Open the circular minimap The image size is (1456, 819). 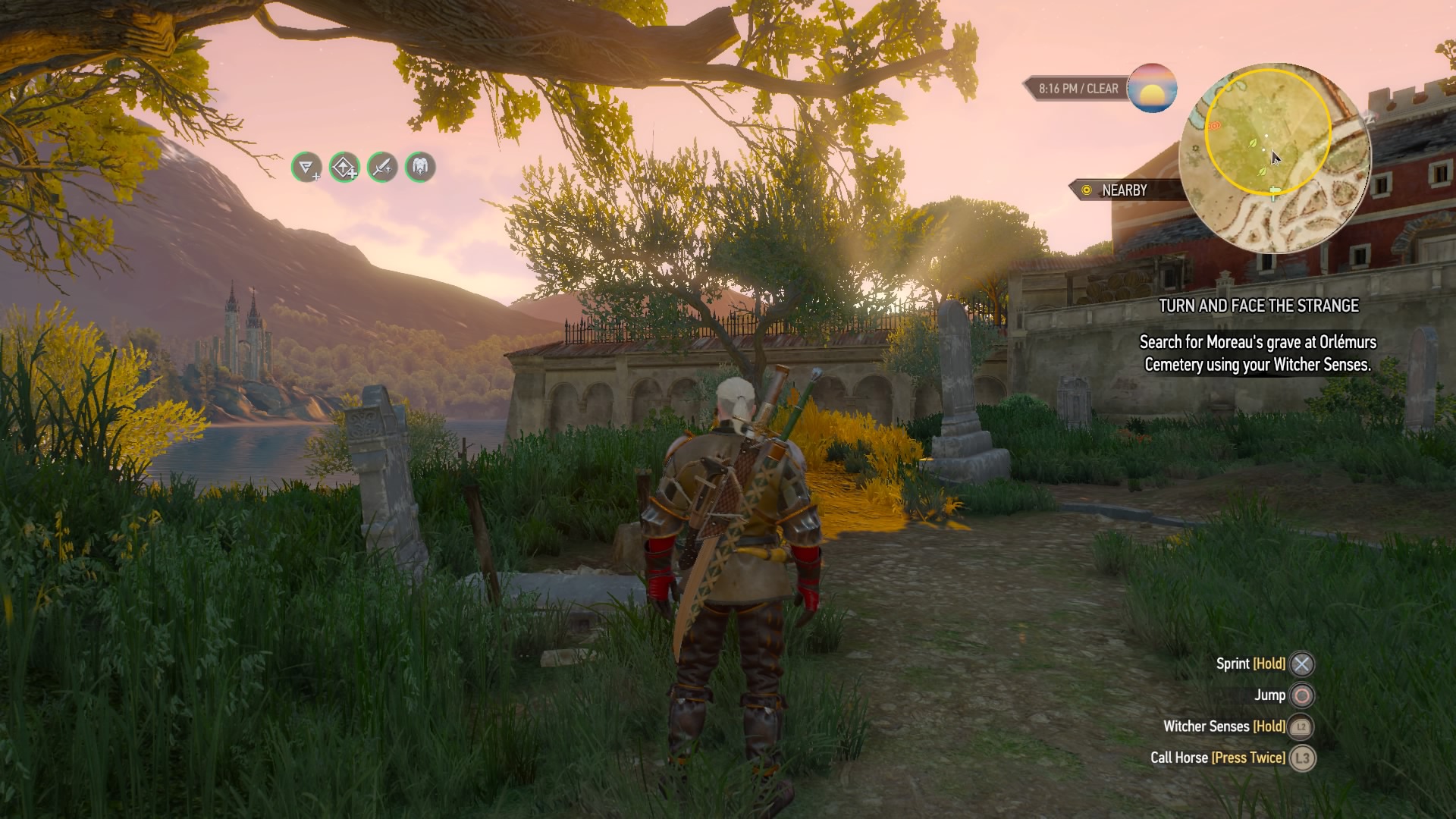click(1275, 158)
